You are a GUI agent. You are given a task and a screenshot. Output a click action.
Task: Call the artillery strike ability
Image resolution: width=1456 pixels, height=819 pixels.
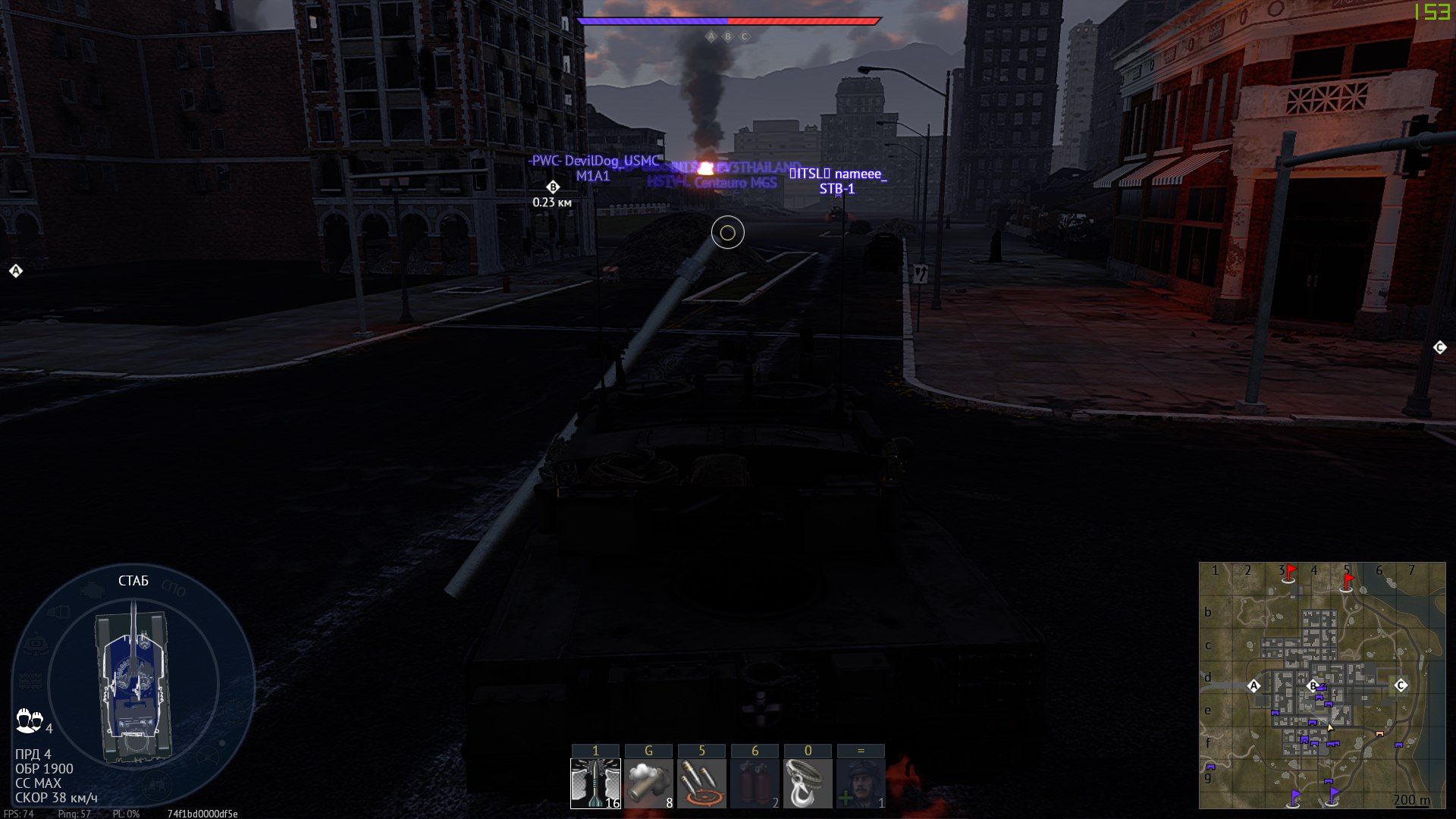click(701, 783)
